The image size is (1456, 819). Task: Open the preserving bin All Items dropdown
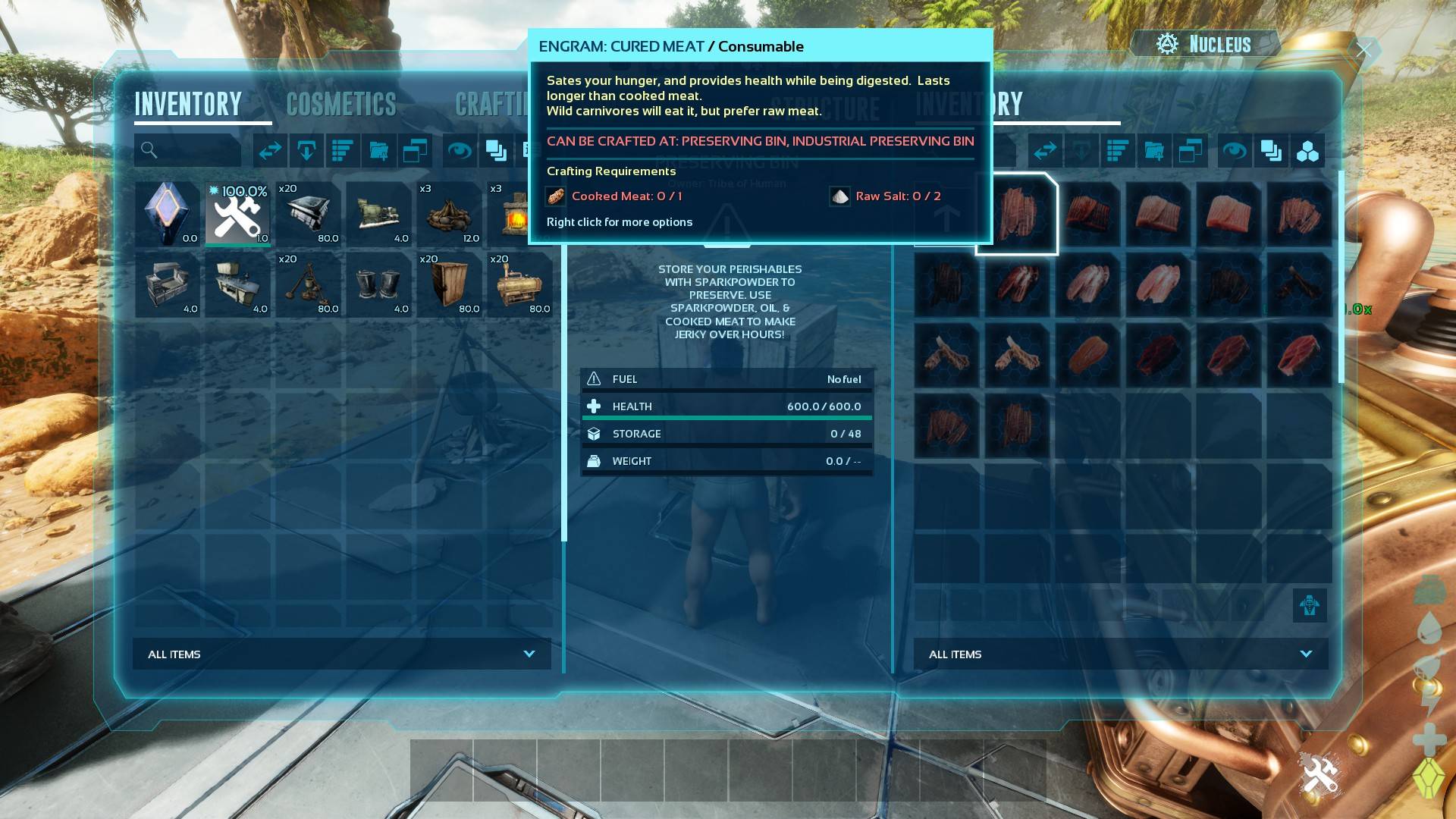(1121, 654)
